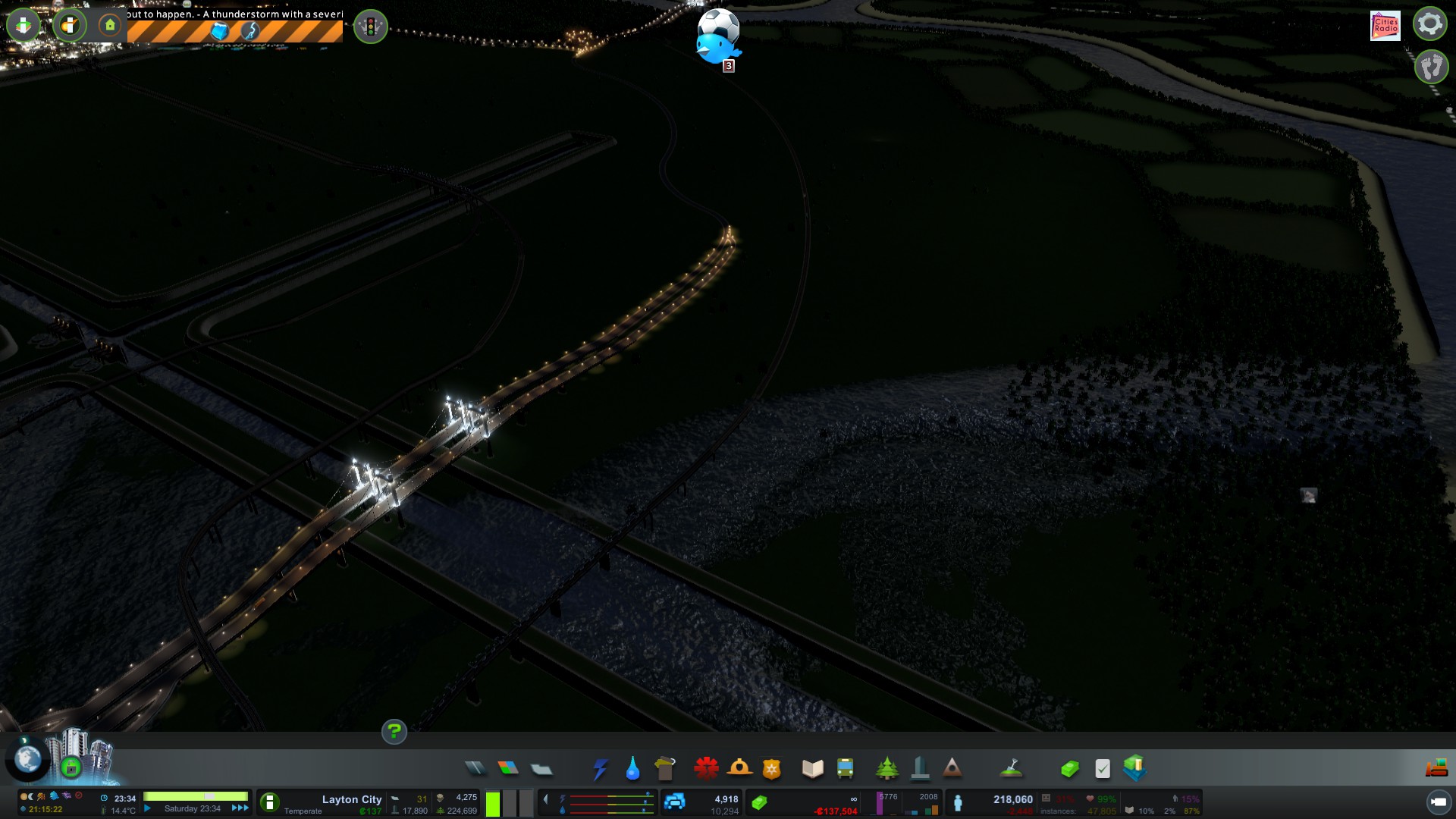Open Parks and trees menu
Screen dimensions: 1456x819
[x=886, y=769]
